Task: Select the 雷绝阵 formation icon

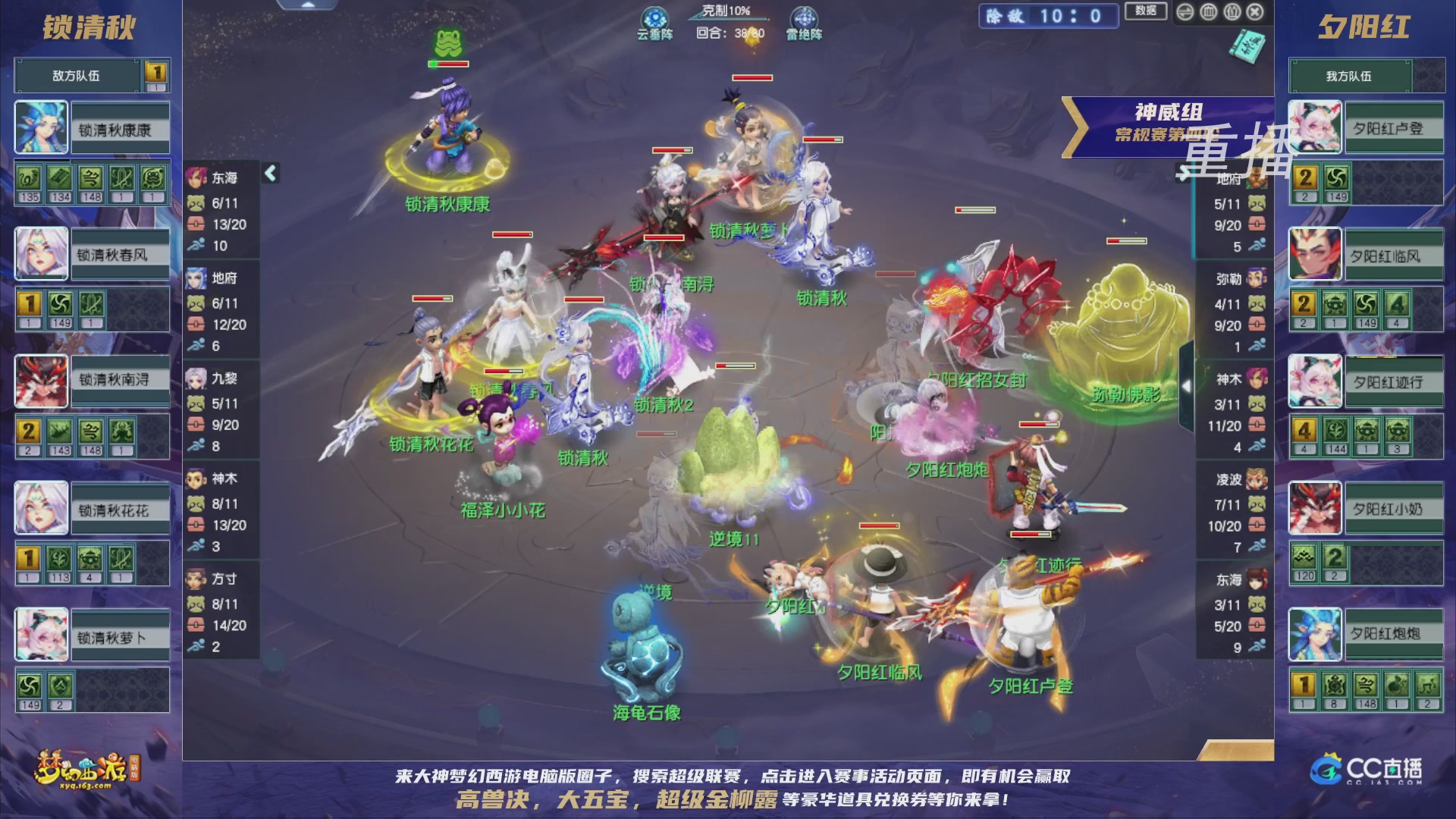Action: click(805, 17)
